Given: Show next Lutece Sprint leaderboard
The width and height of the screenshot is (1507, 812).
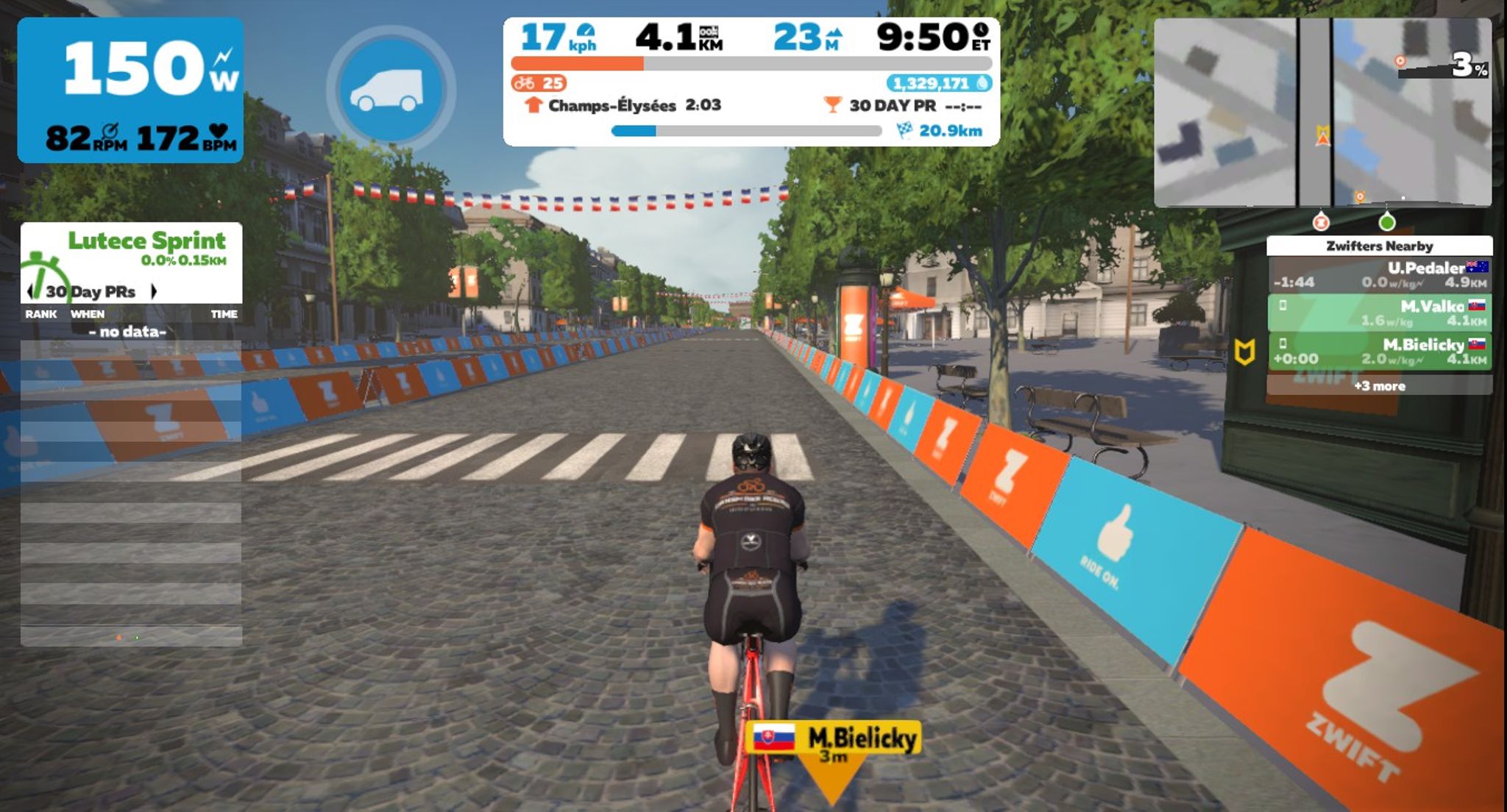Looking at the screenshot, I should click(154, 291).
